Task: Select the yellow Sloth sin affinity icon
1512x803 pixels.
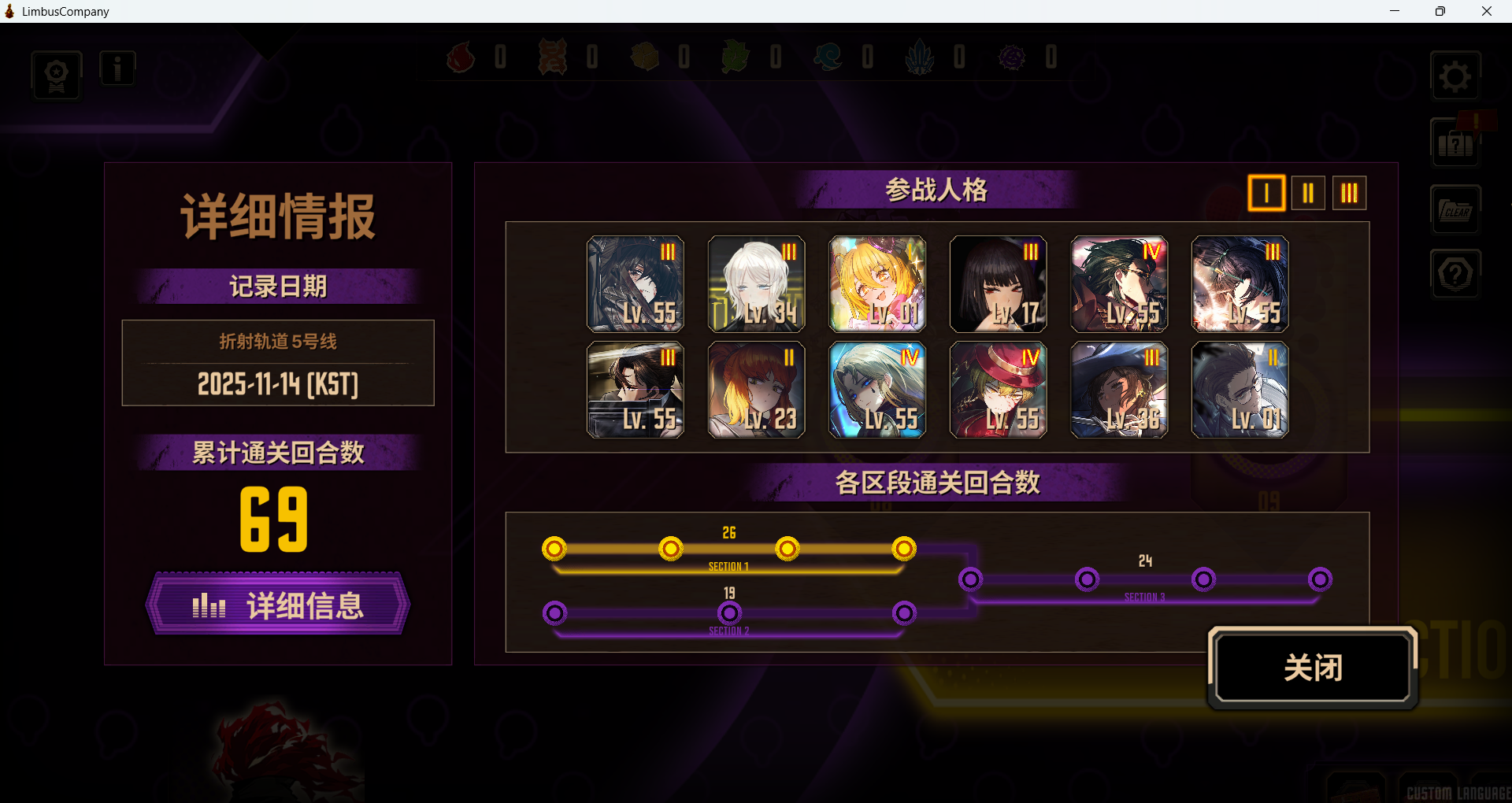Action: pos(645,56)
